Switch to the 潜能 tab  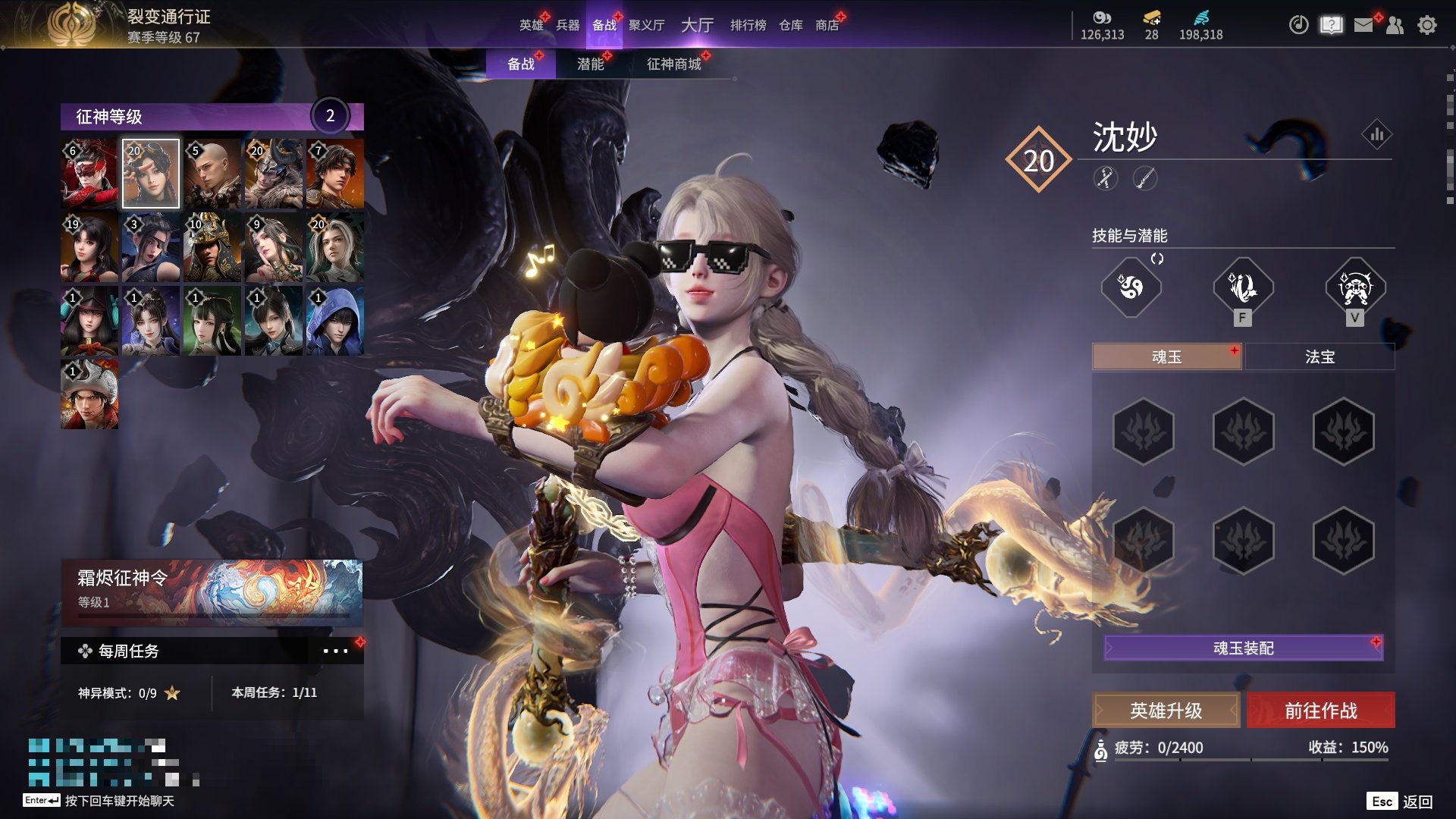[x=591, y=64]
